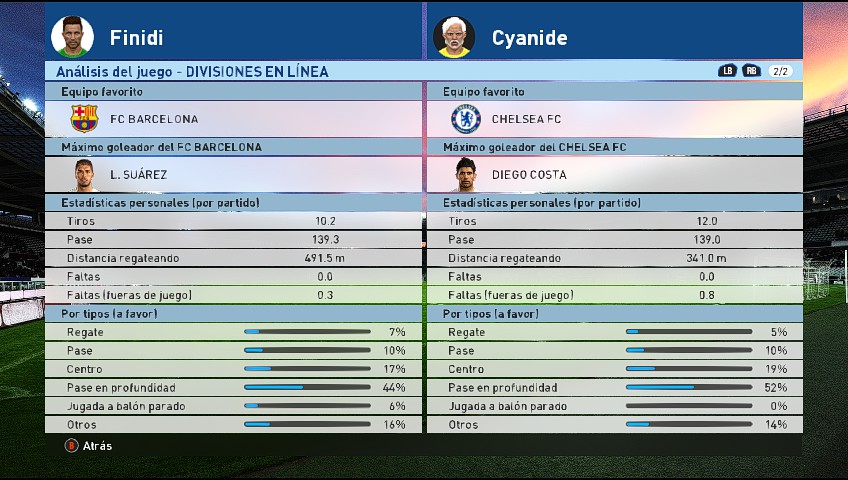Choose the FC Barcelona favourite team row
The image size is (848, 480).
[x=233, y=119]
